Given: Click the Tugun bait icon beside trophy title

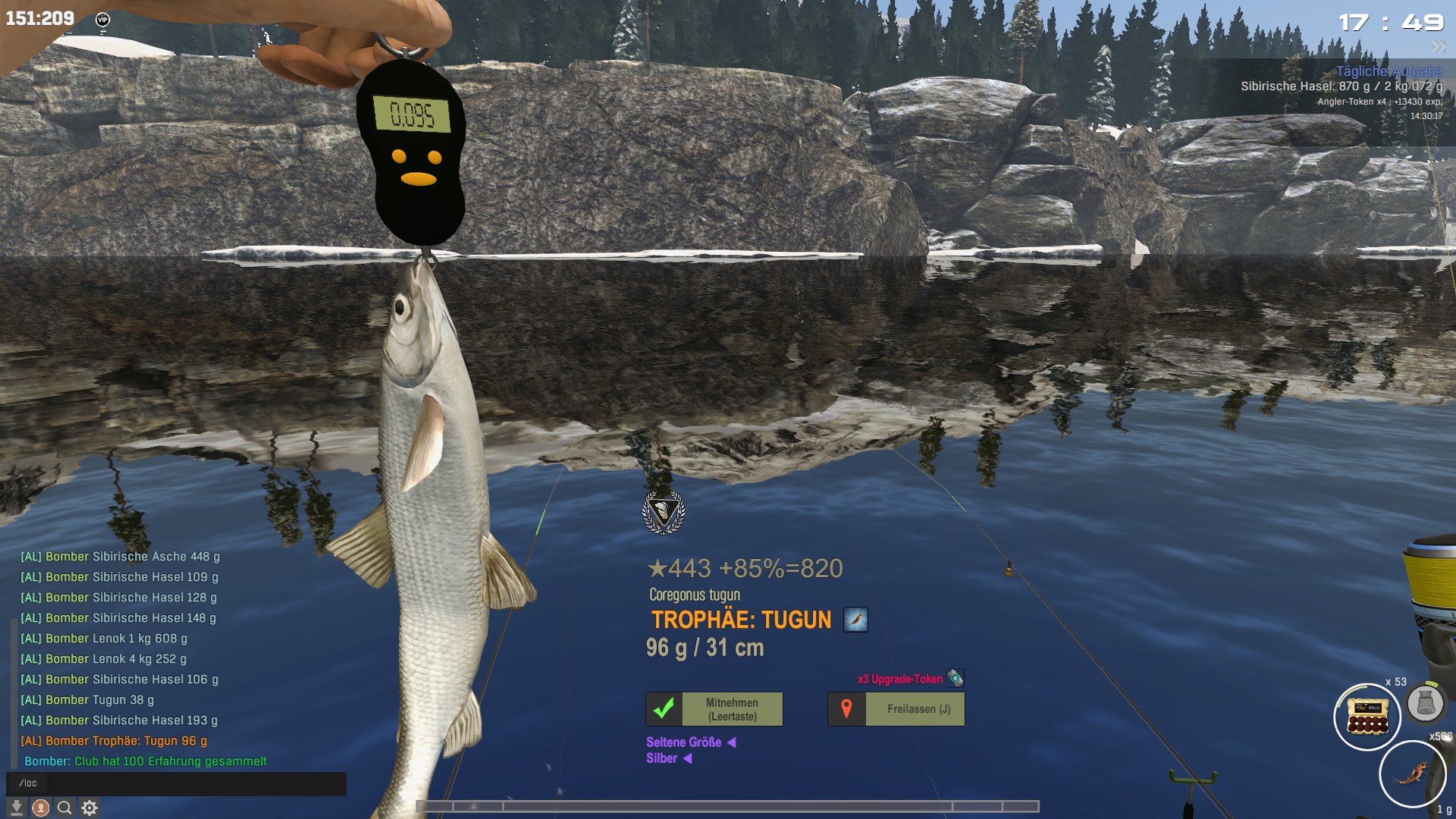Looking at the screenshot, I should [x=855, y=620].
